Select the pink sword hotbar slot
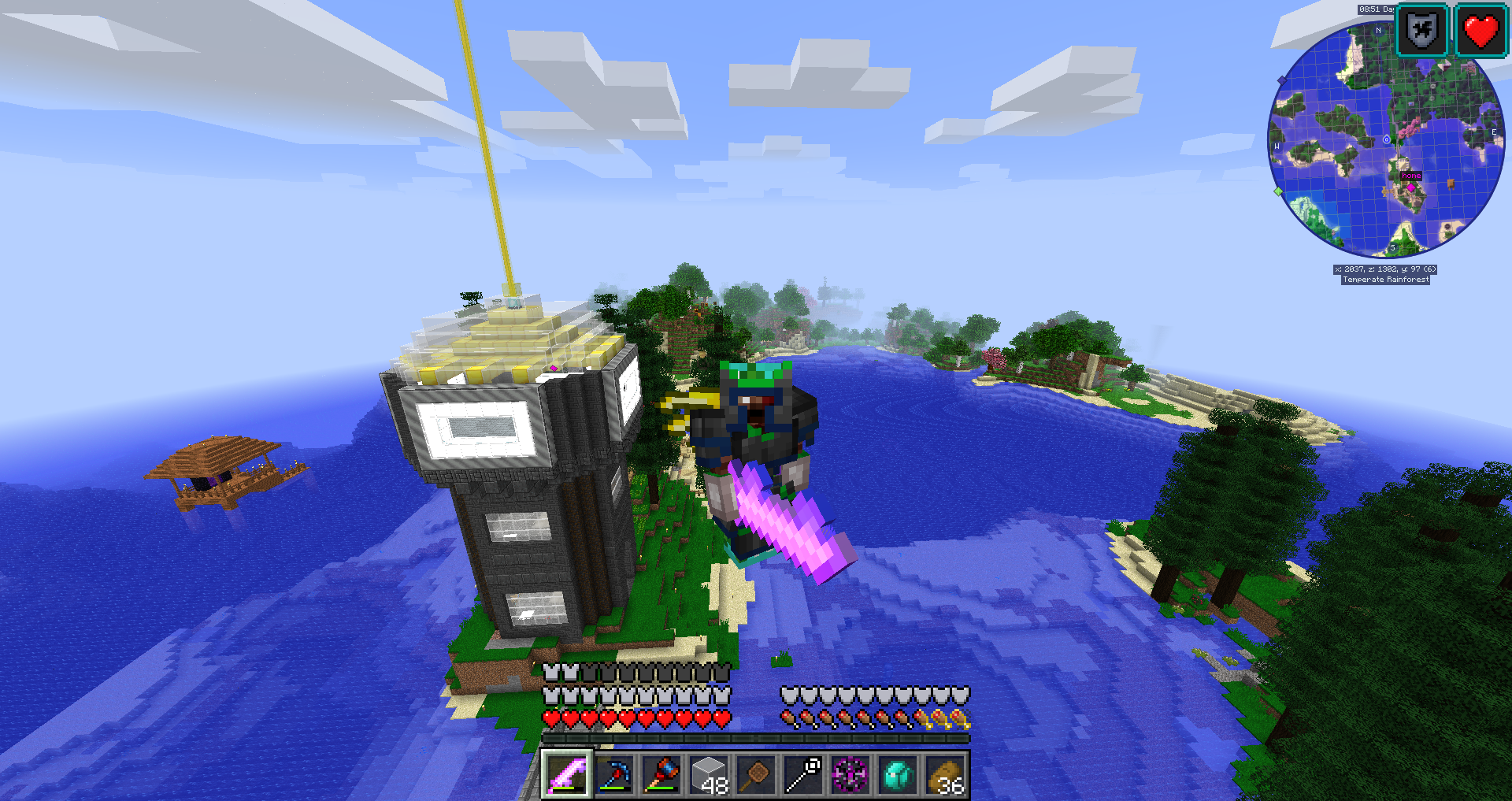Viewport: 1512px width, 801px height. (x=566, y=775)
